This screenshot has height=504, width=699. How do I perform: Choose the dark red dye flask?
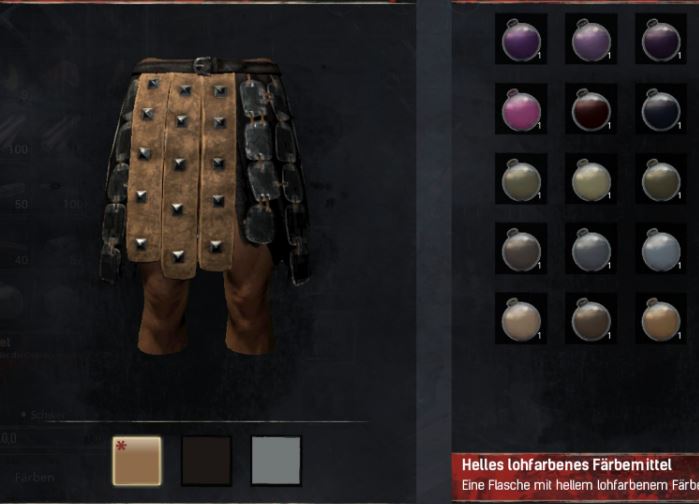[x=590, y=109]
